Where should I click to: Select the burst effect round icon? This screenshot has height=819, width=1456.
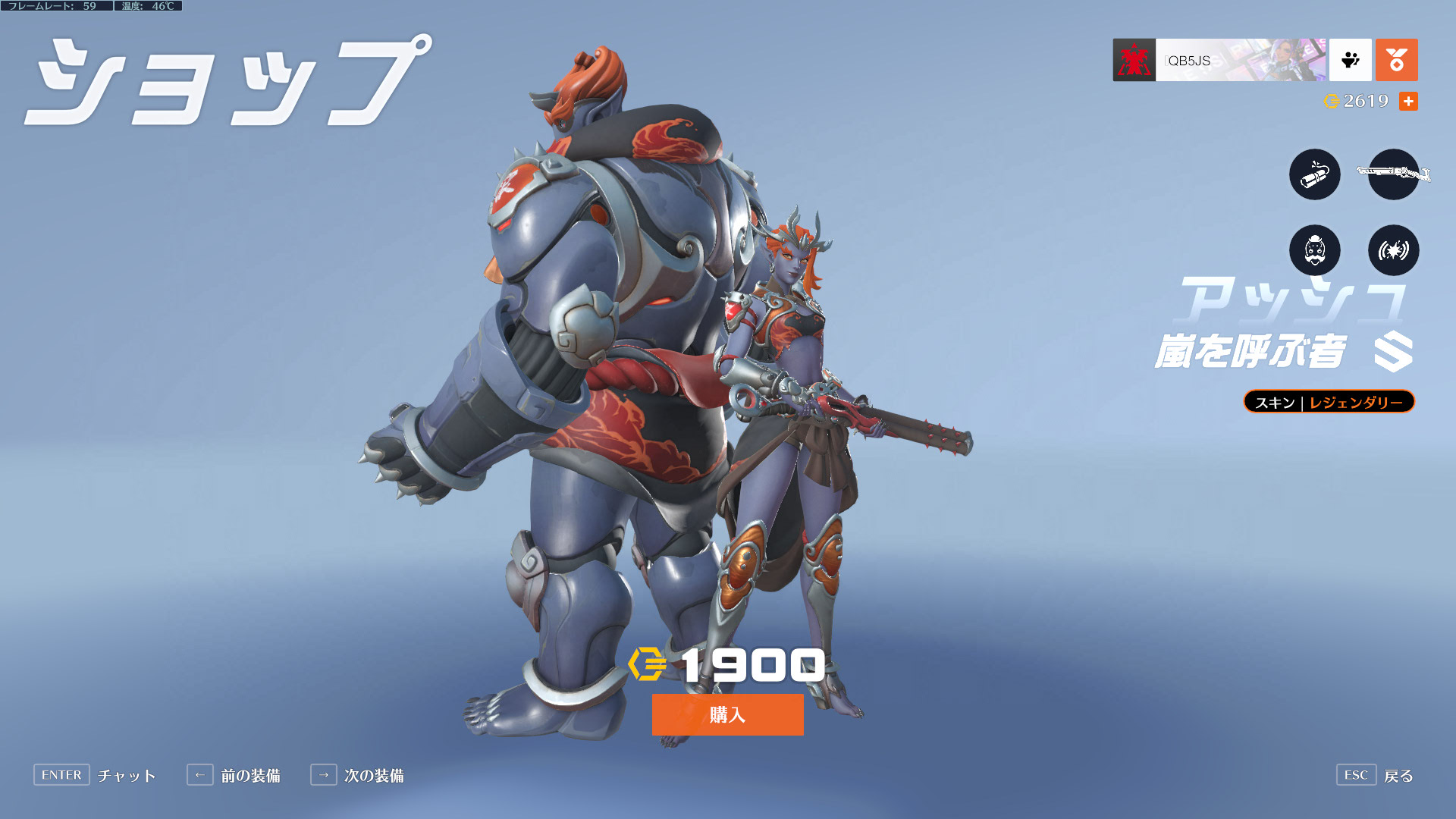pyautogui.click(x=1393, y=250)
